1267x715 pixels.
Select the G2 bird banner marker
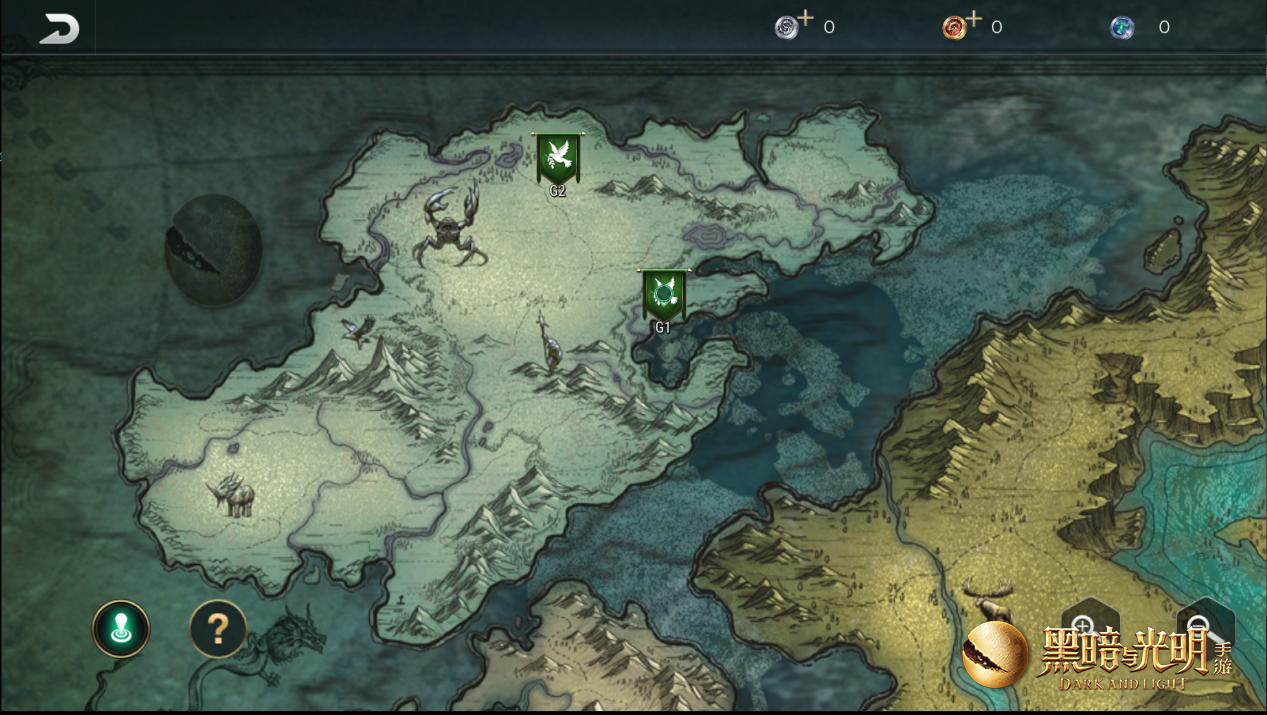[558, 160]
